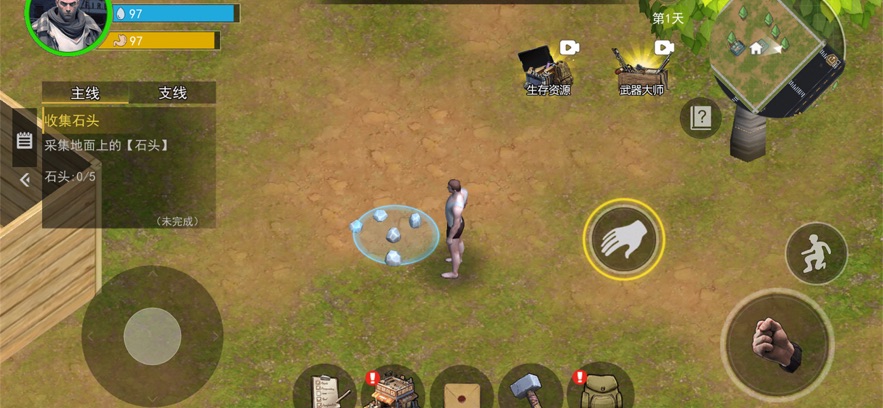
Task: Open the 武器大师 weapon master chest
Action: point(641,68)
